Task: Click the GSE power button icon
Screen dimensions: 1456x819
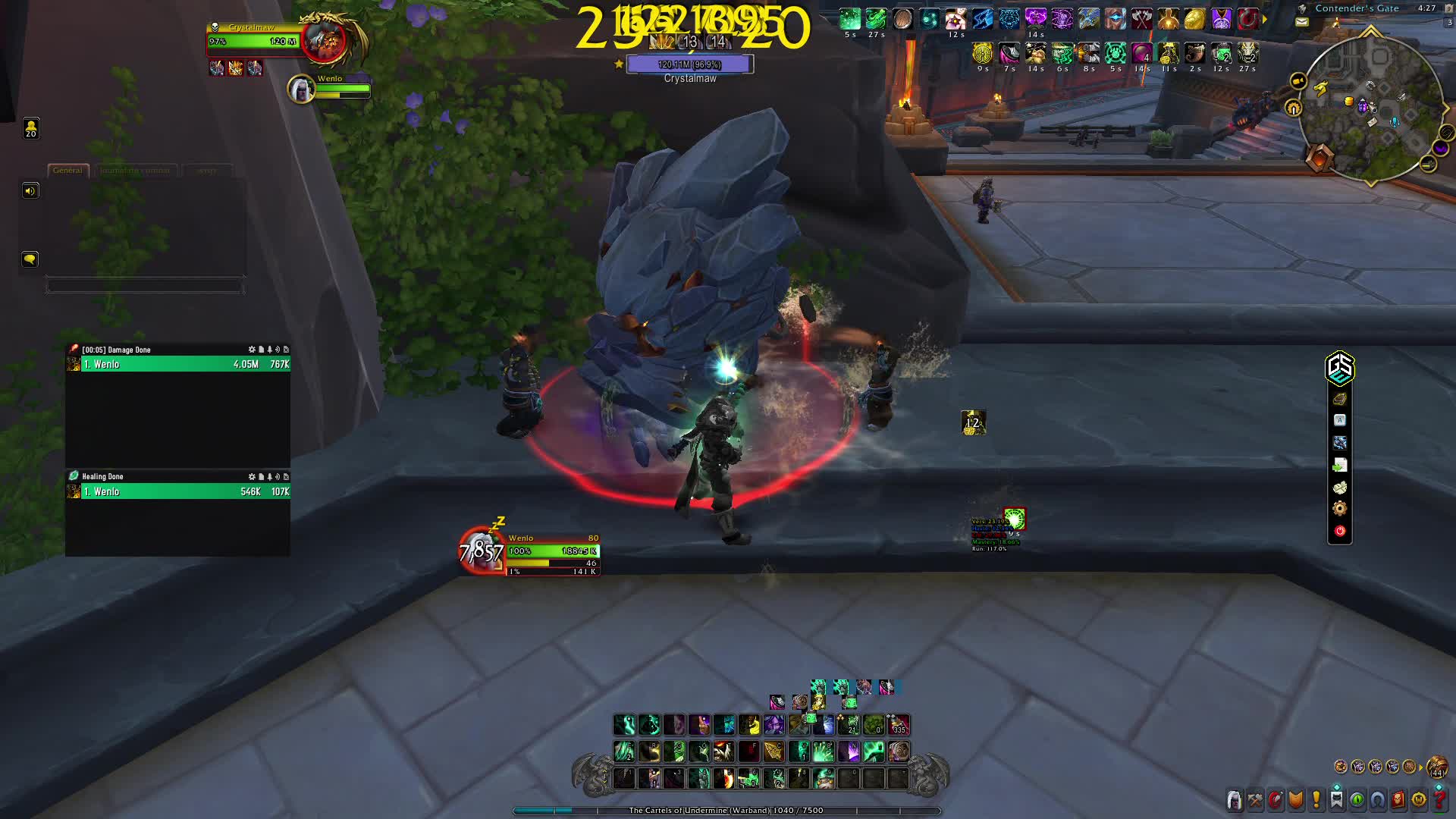Action: click(x=1340, y=531)
